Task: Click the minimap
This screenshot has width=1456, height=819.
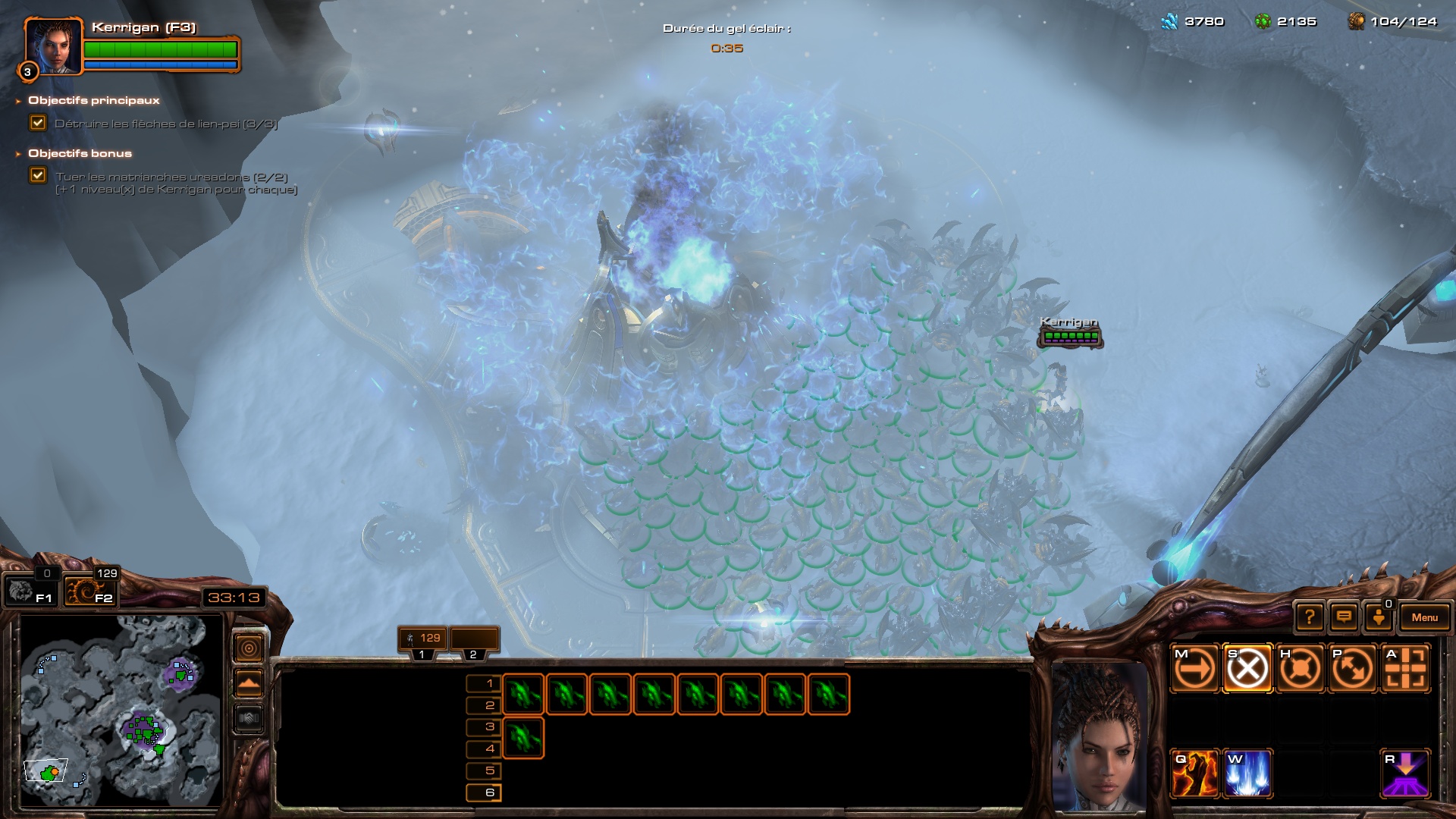Action: click(121, 709)
